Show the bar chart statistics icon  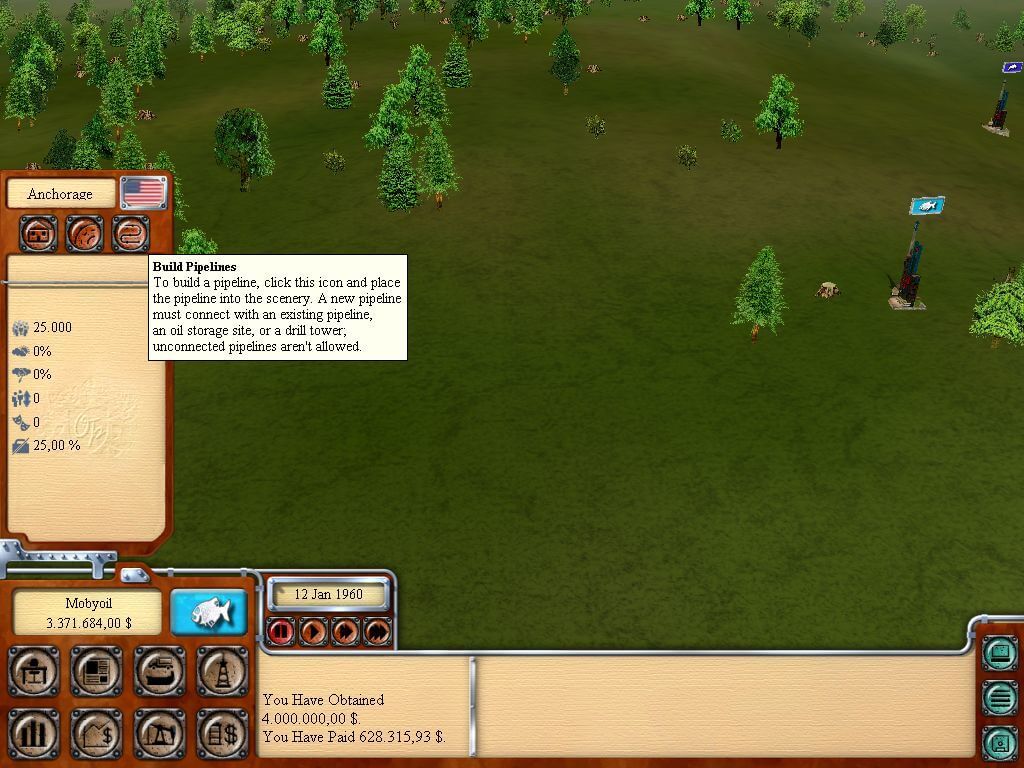[x=34, y=733]
